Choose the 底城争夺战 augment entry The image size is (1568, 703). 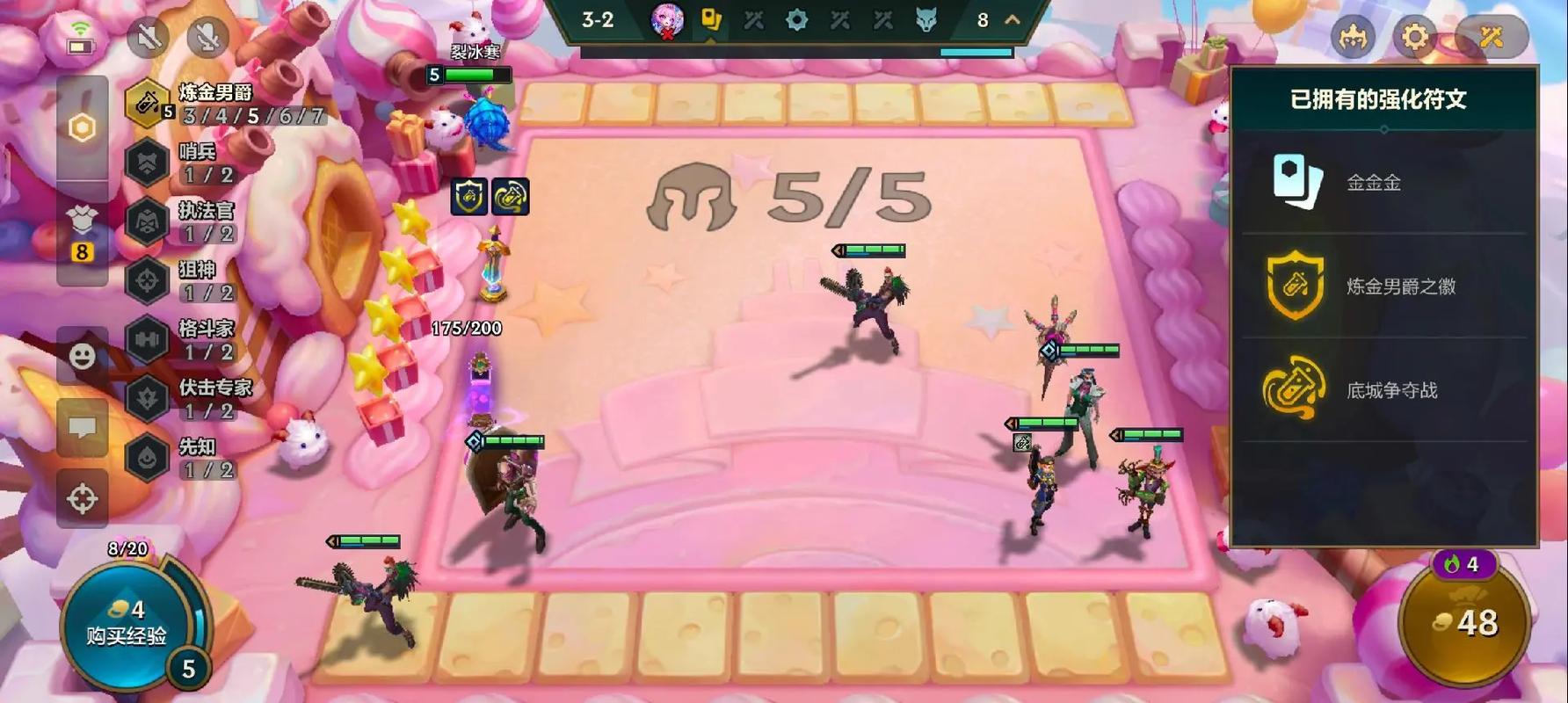coord(1383,390)
